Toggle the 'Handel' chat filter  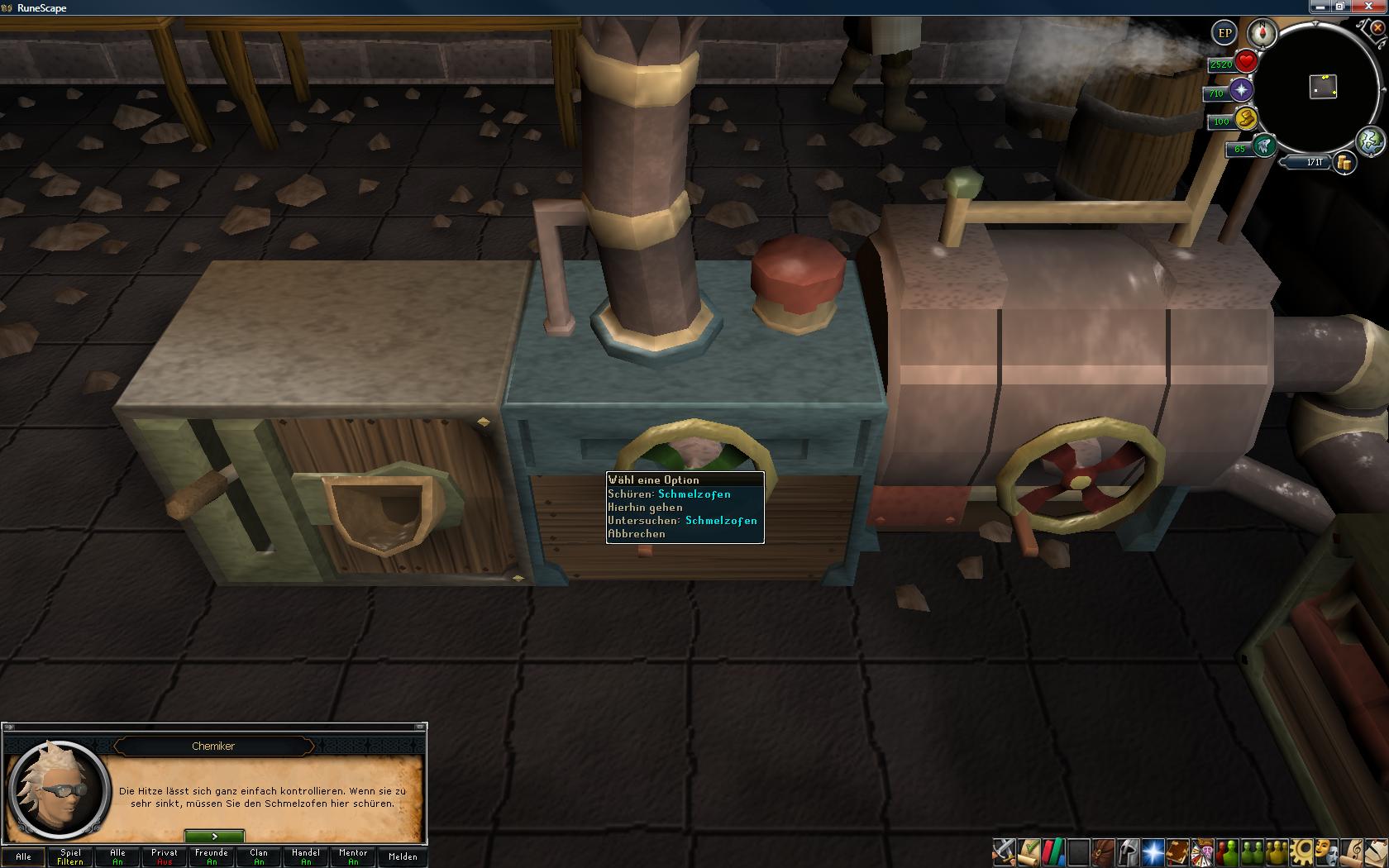click(306, 856)
